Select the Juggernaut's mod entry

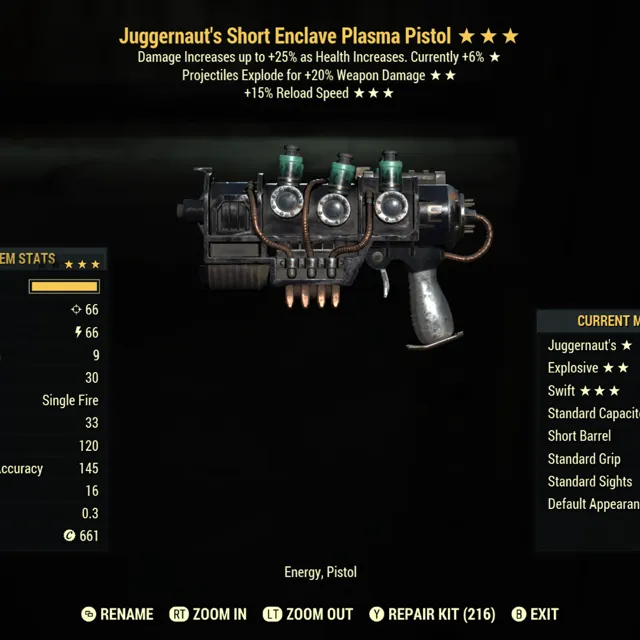(589, 346)
